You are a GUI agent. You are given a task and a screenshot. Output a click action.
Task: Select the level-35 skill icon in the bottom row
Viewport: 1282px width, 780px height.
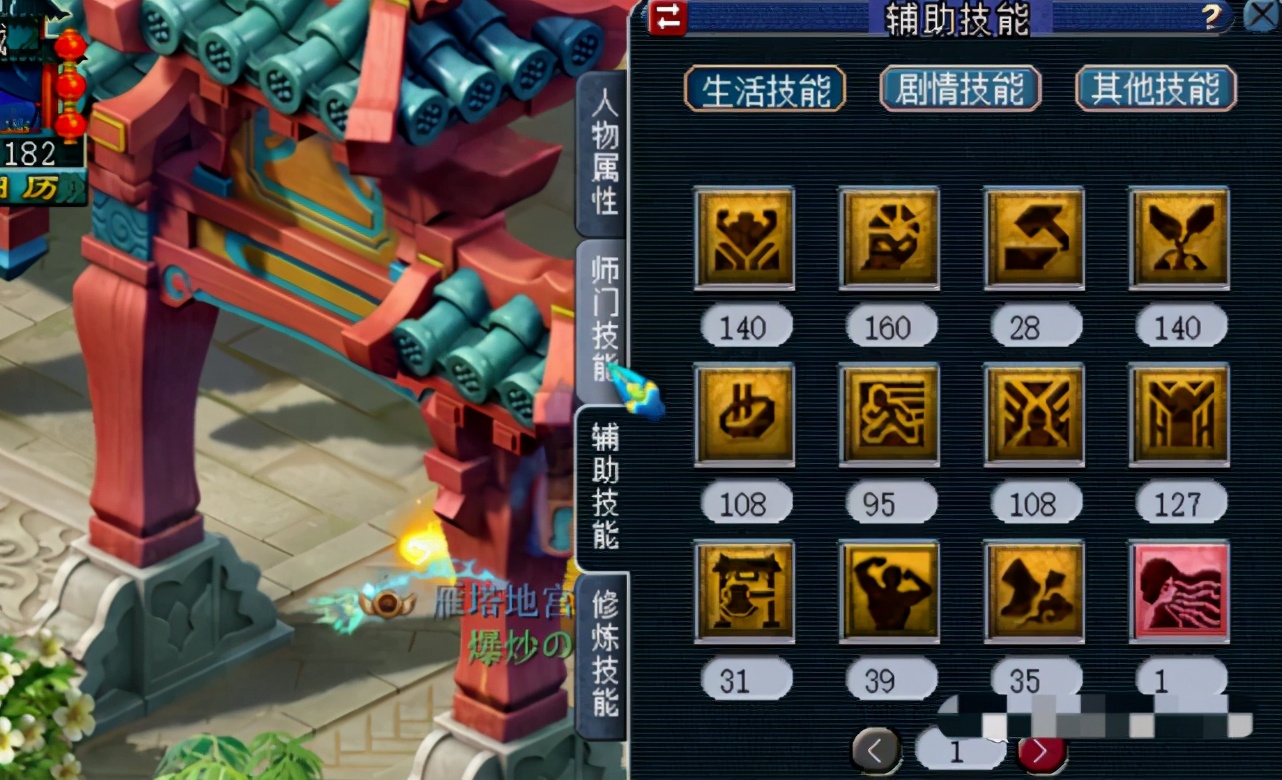tap(1034, 589)
